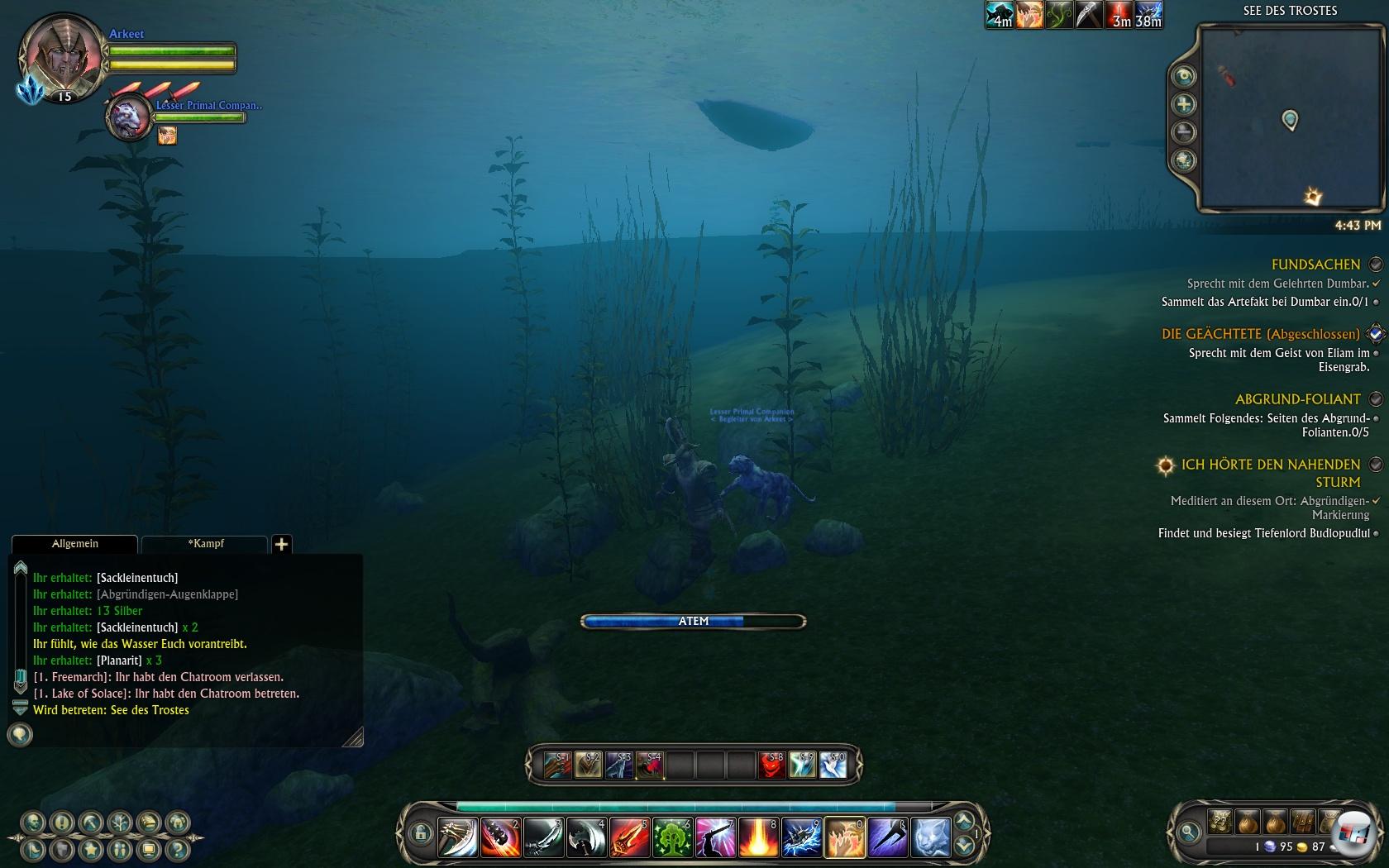Open the world map globe button
The image size is (1389, 868).
(1184, 160)
